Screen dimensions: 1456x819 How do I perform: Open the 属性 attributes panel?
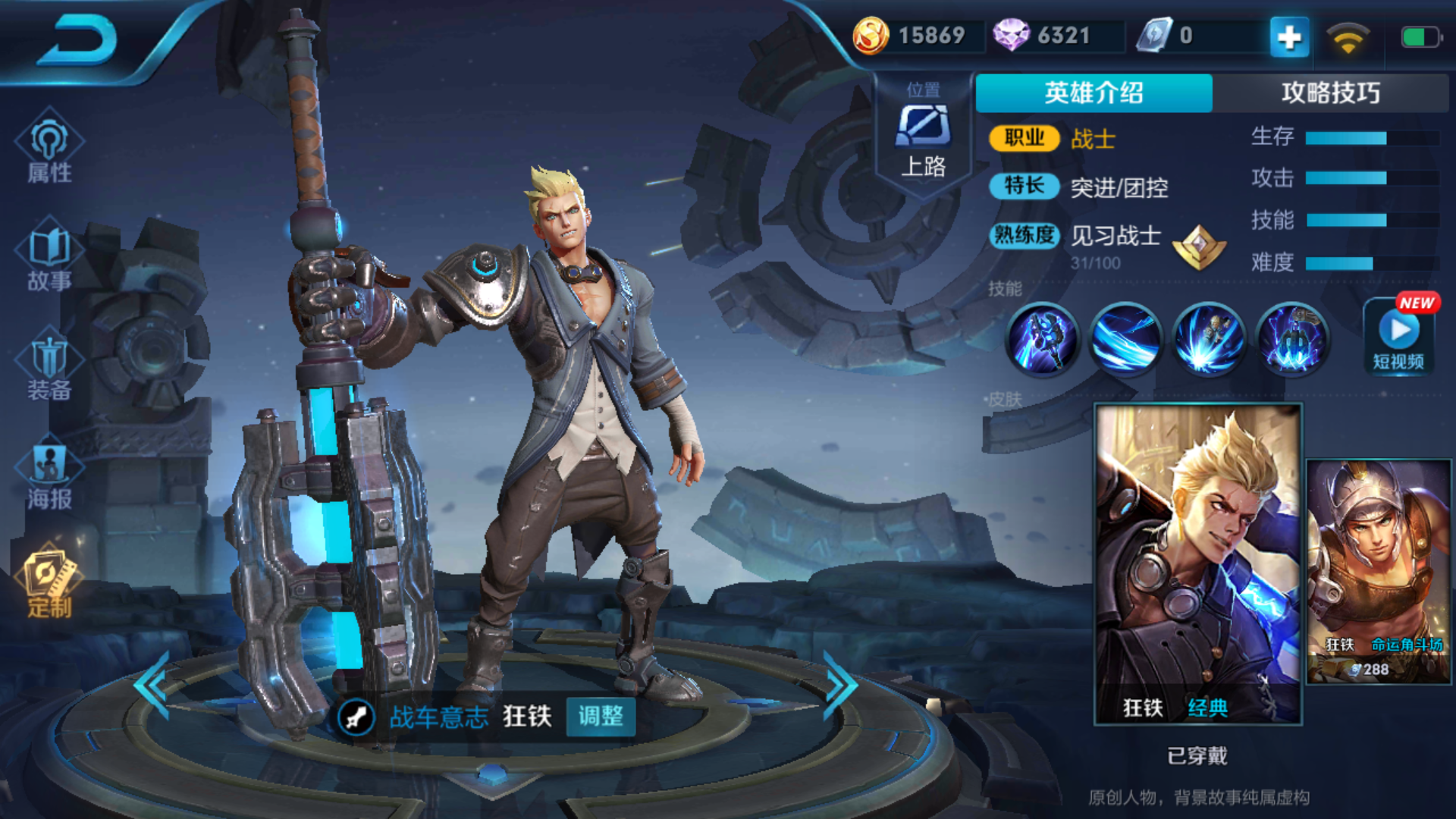pos(49,149)
